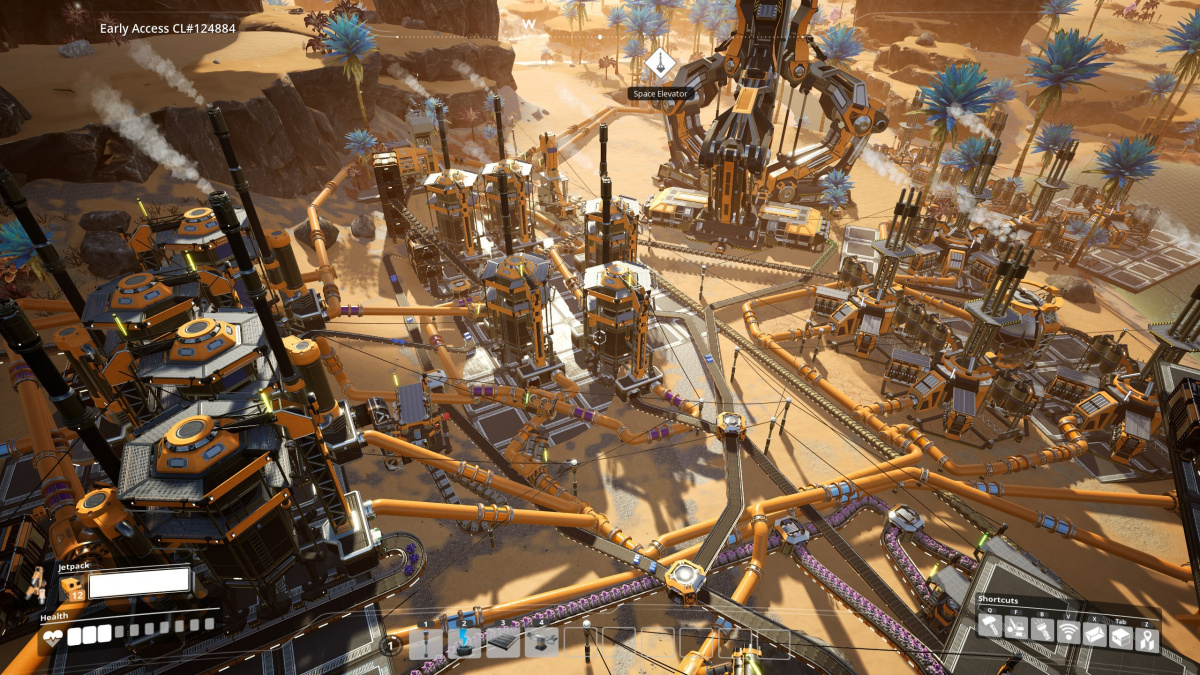Click the Space Elevator compass marker
The width and height of the screenshot is (1200, 675).
point(659,63)
